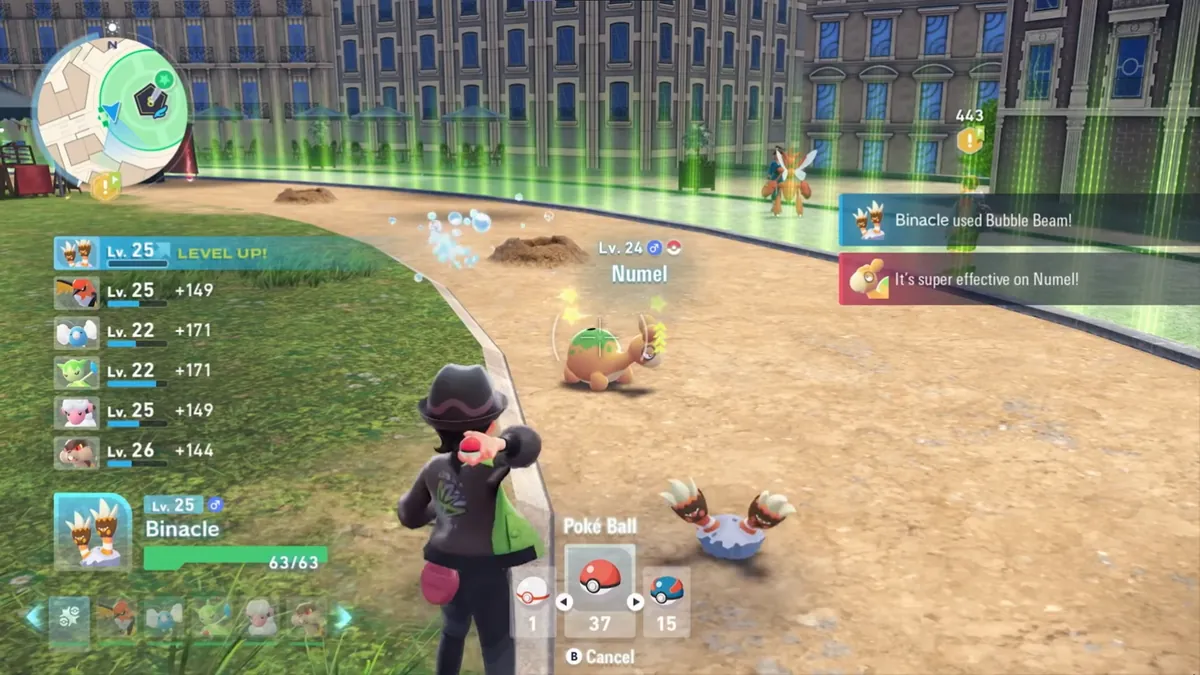Open the circular minimap
This screenshot has height=675, width=1200.
click(x=110, y=108)
